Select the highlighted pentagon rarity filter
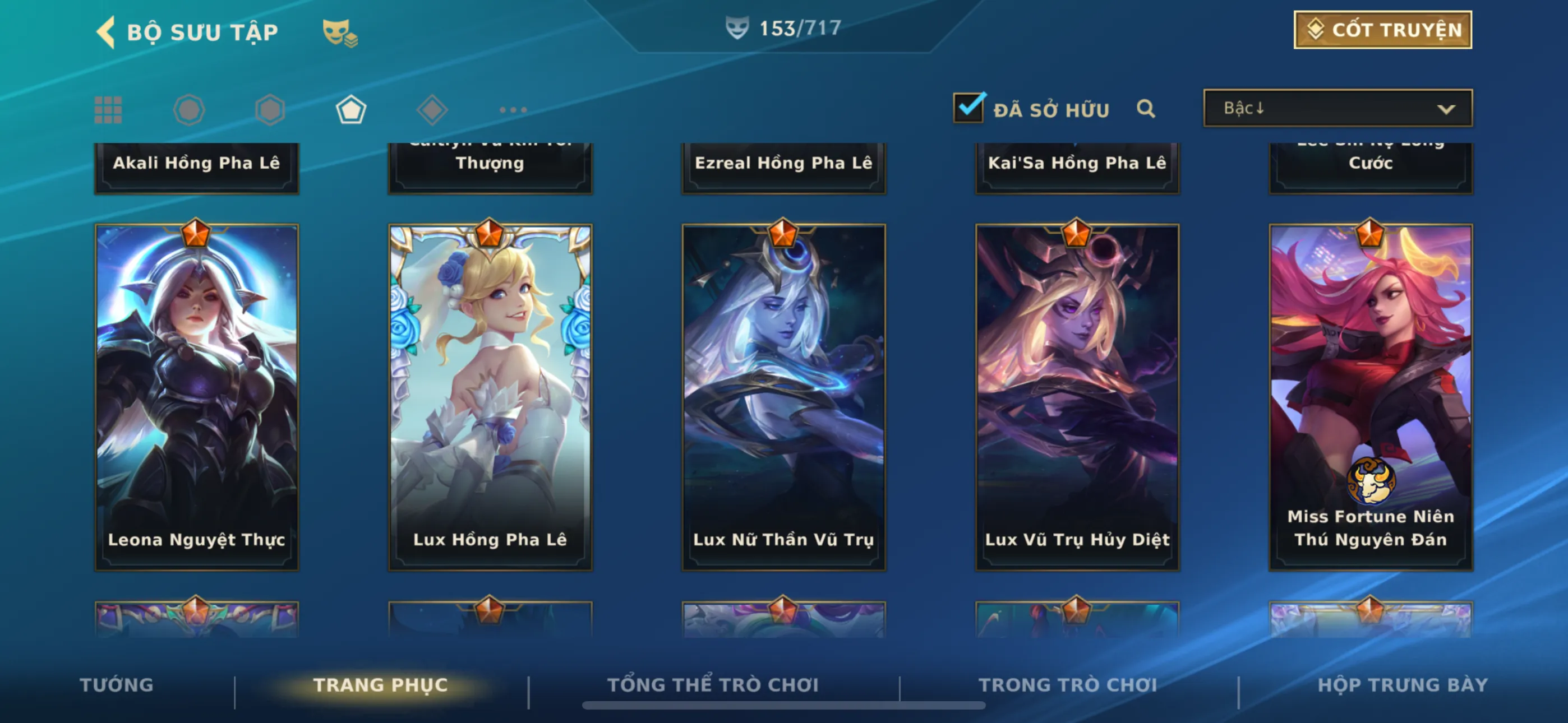 pyautogui.click(x=351, y=110)
